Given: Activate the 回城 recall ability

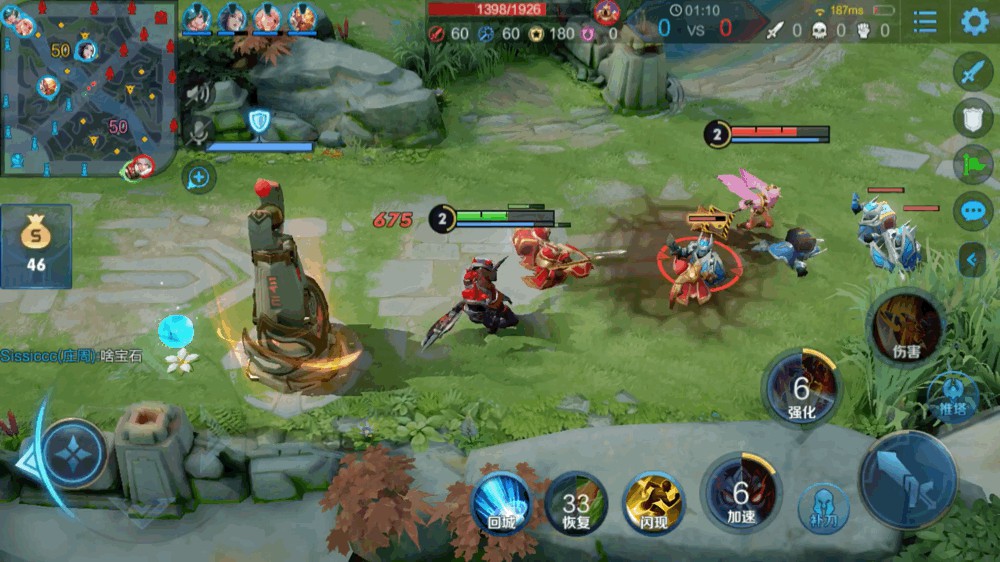Looking at the screenshot, I should pos(500,502).
